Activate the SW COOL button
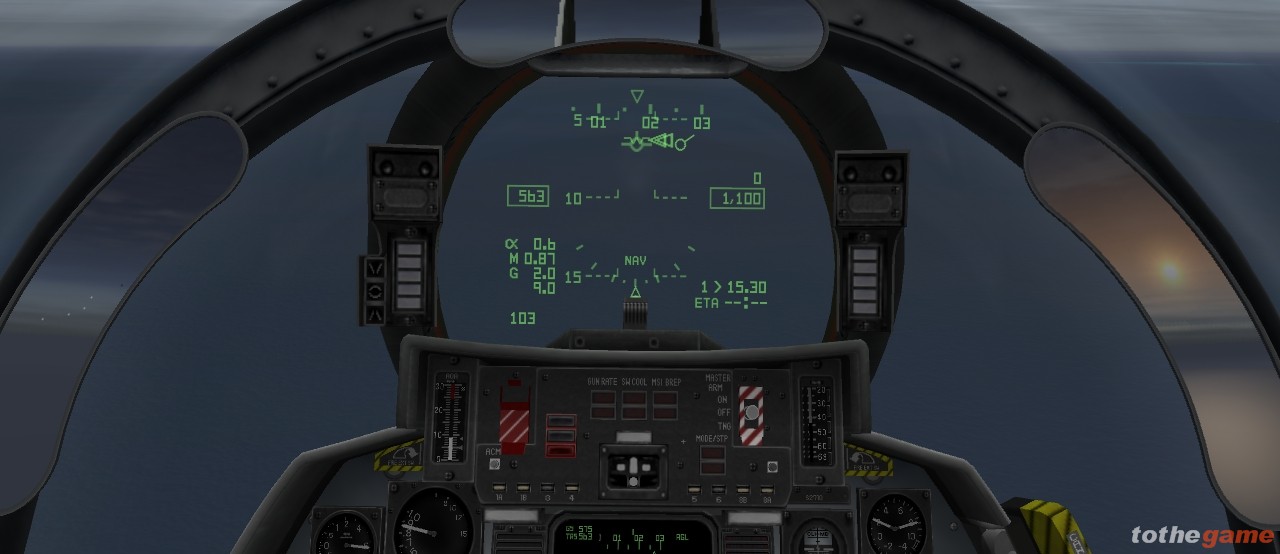1280x554 pixels. point(634,404)
